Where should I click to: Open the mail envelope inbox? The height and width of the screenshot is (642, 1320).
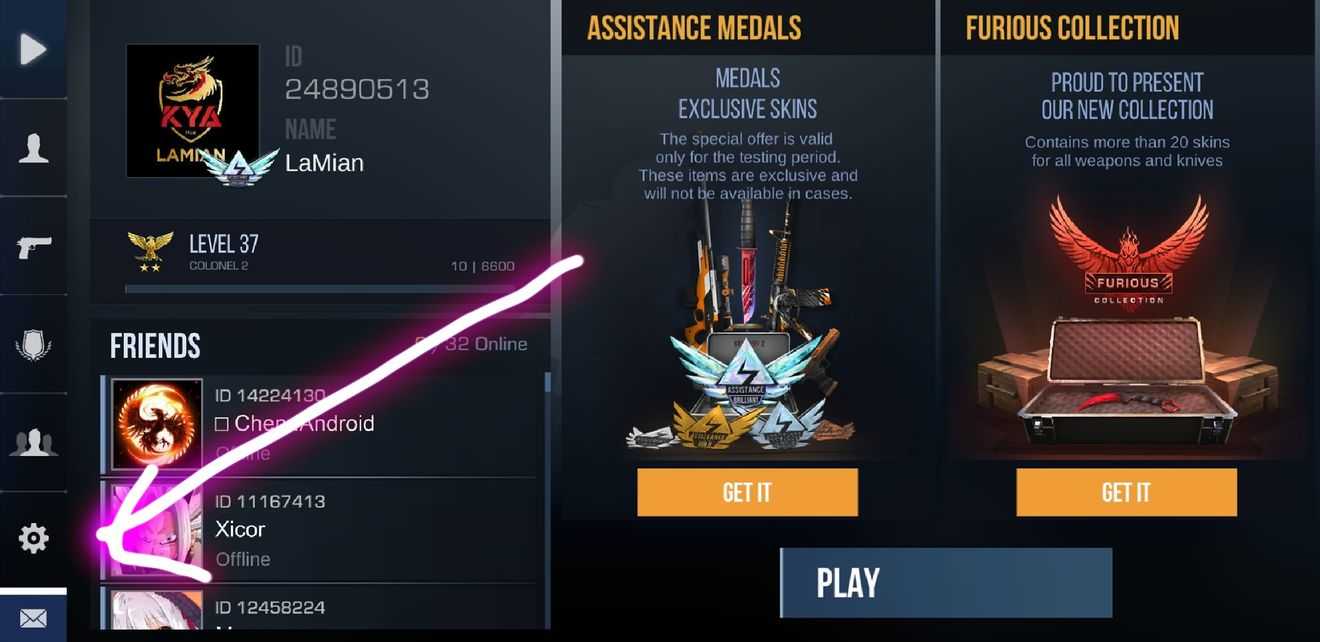33,618
